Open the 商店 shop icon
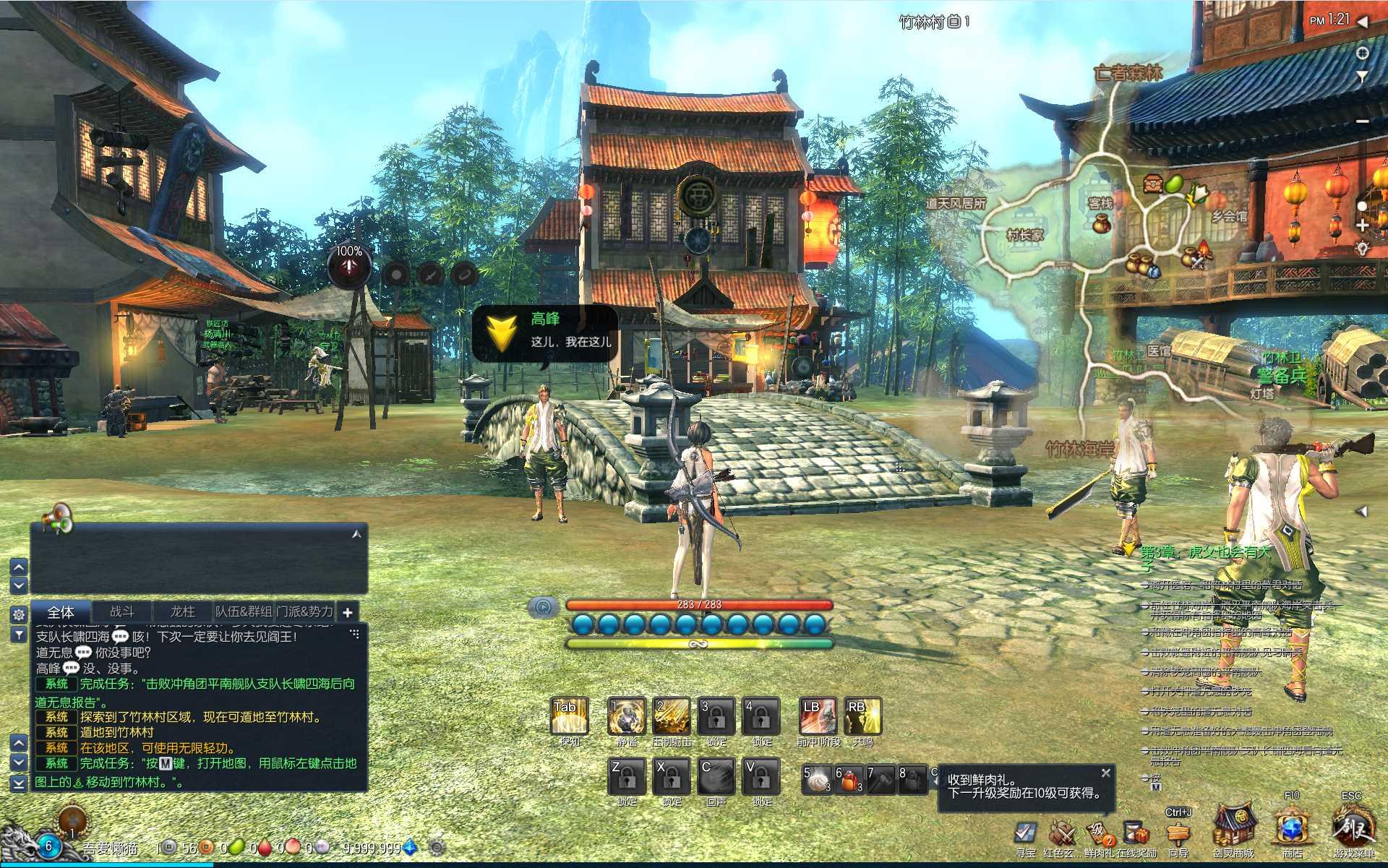 [1292, 830]
